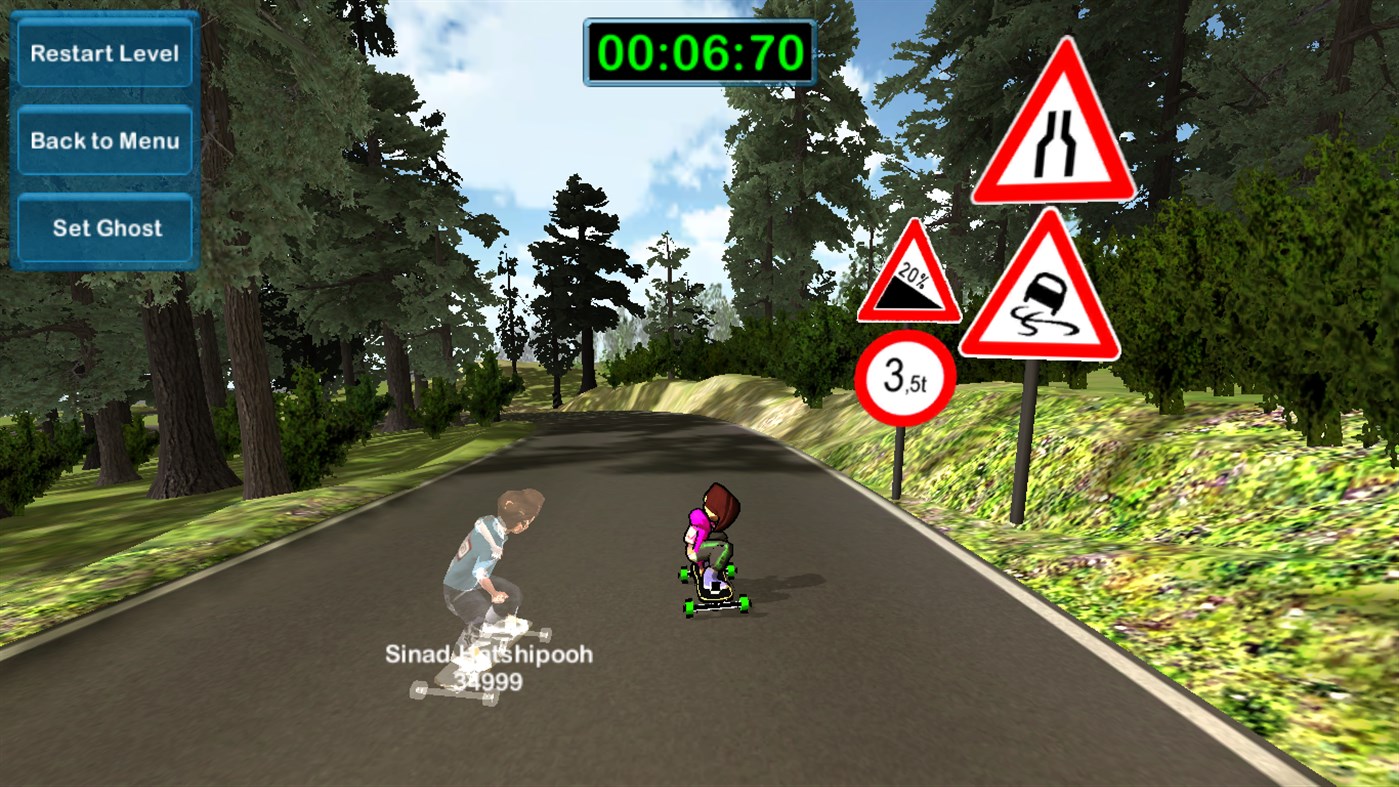The height and width of the screenshot is (787, 1399).
Task: Click the score 34999 under the ghost
Action: tap(490, 680)
